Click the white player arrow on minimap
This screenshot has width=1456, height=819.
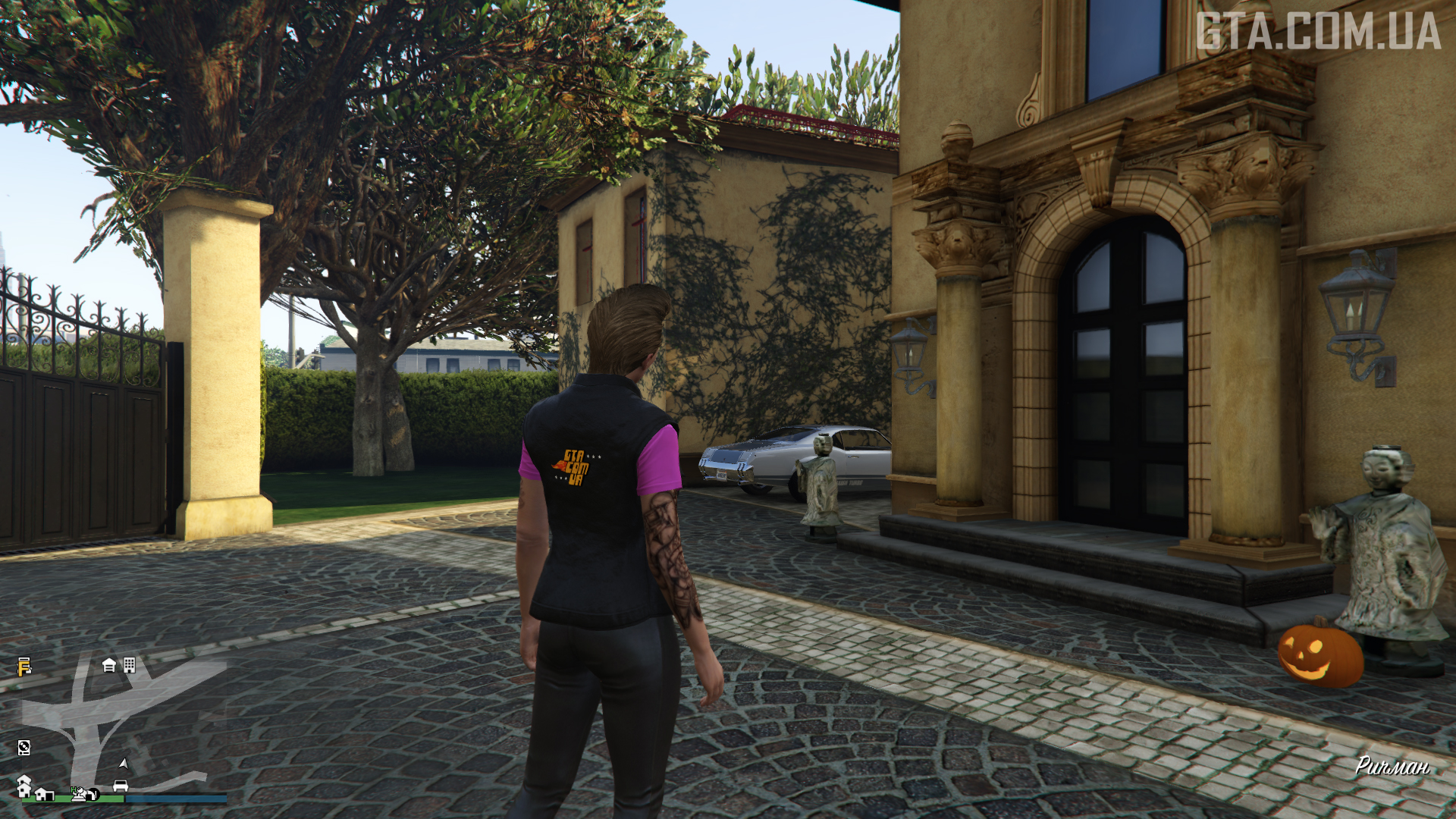coord(124,764)
